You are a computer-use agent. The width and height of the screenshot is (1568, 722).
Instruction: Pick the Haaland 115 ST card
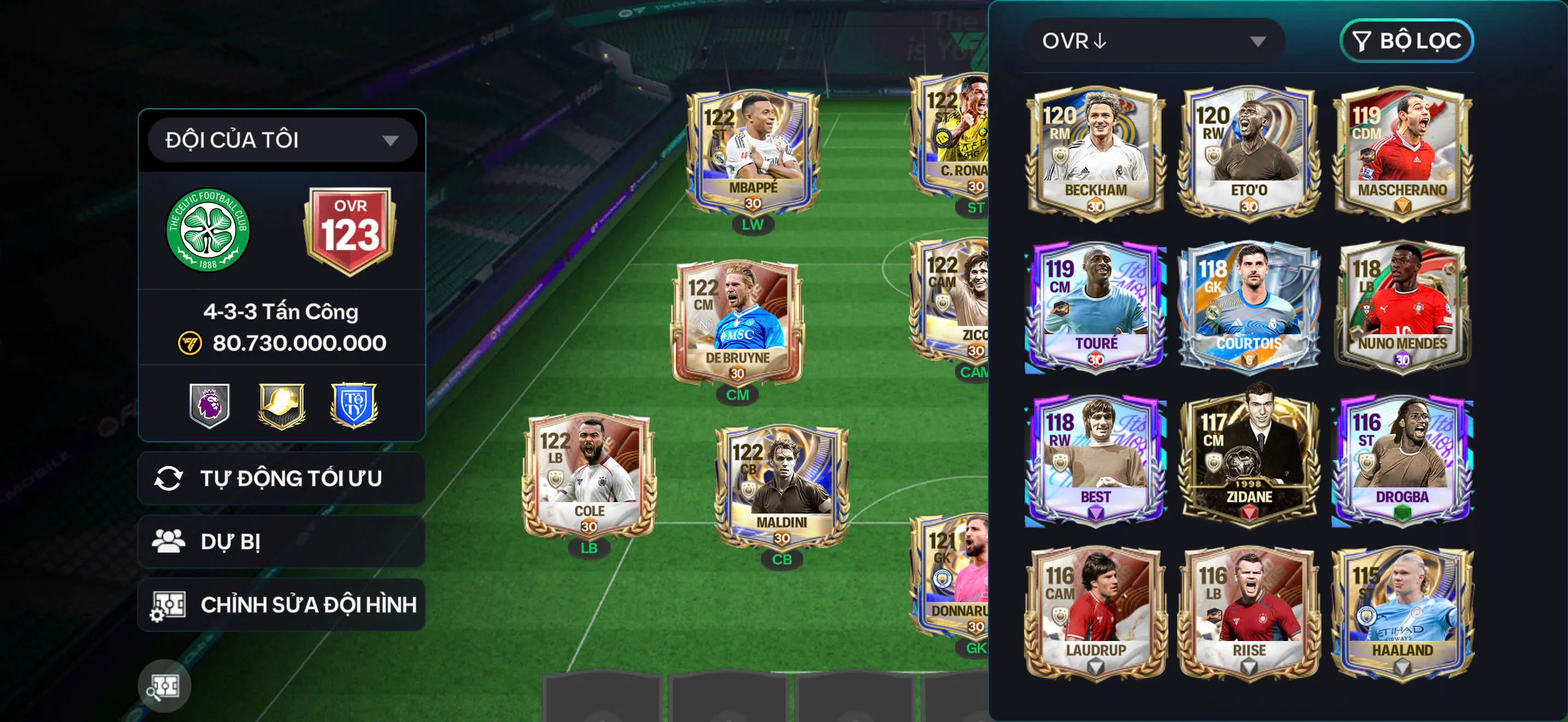(x=1402, y=614)
